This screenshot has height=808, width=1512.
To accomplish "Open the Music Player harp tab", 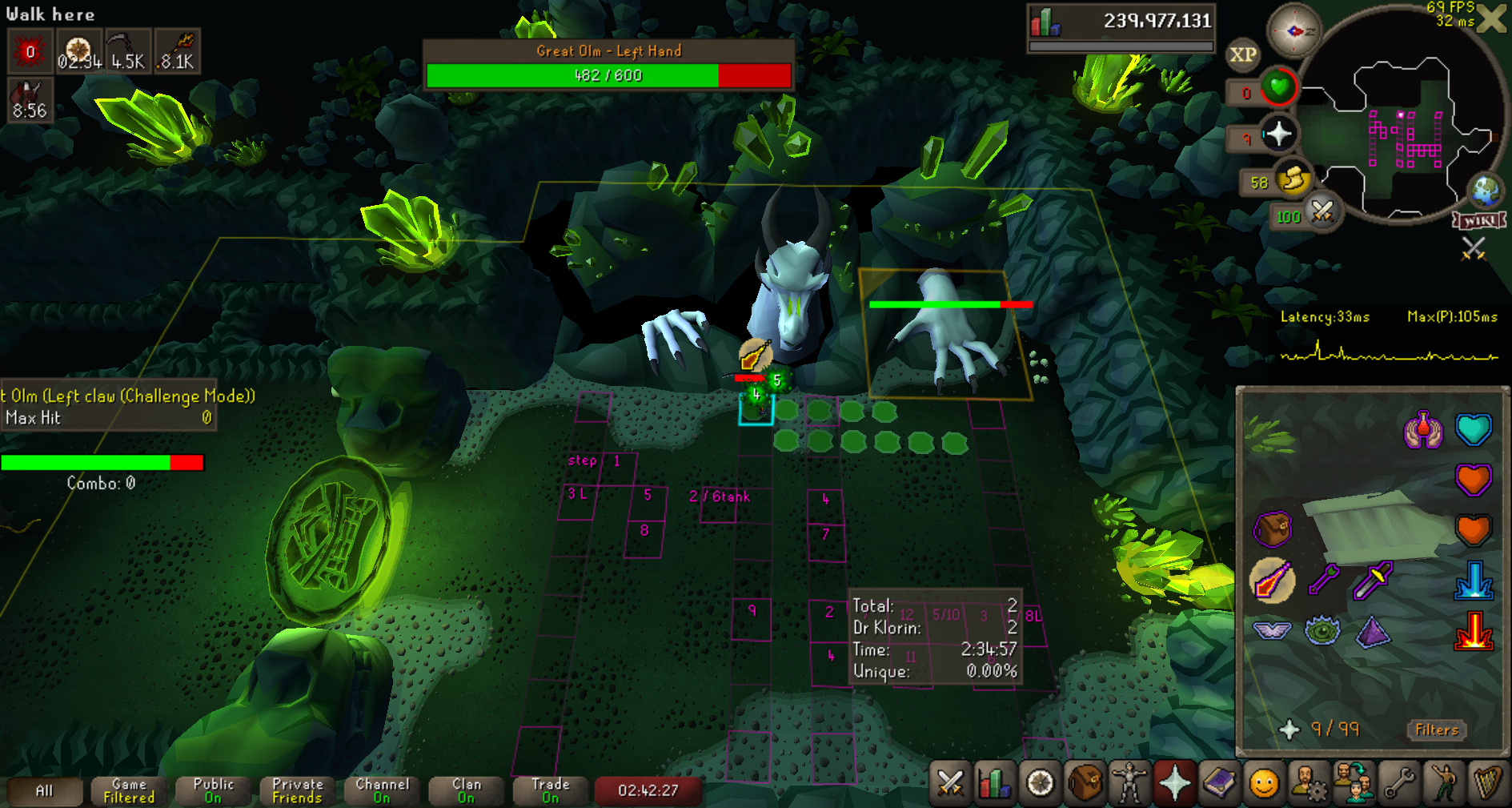I will click(1488, 783).
